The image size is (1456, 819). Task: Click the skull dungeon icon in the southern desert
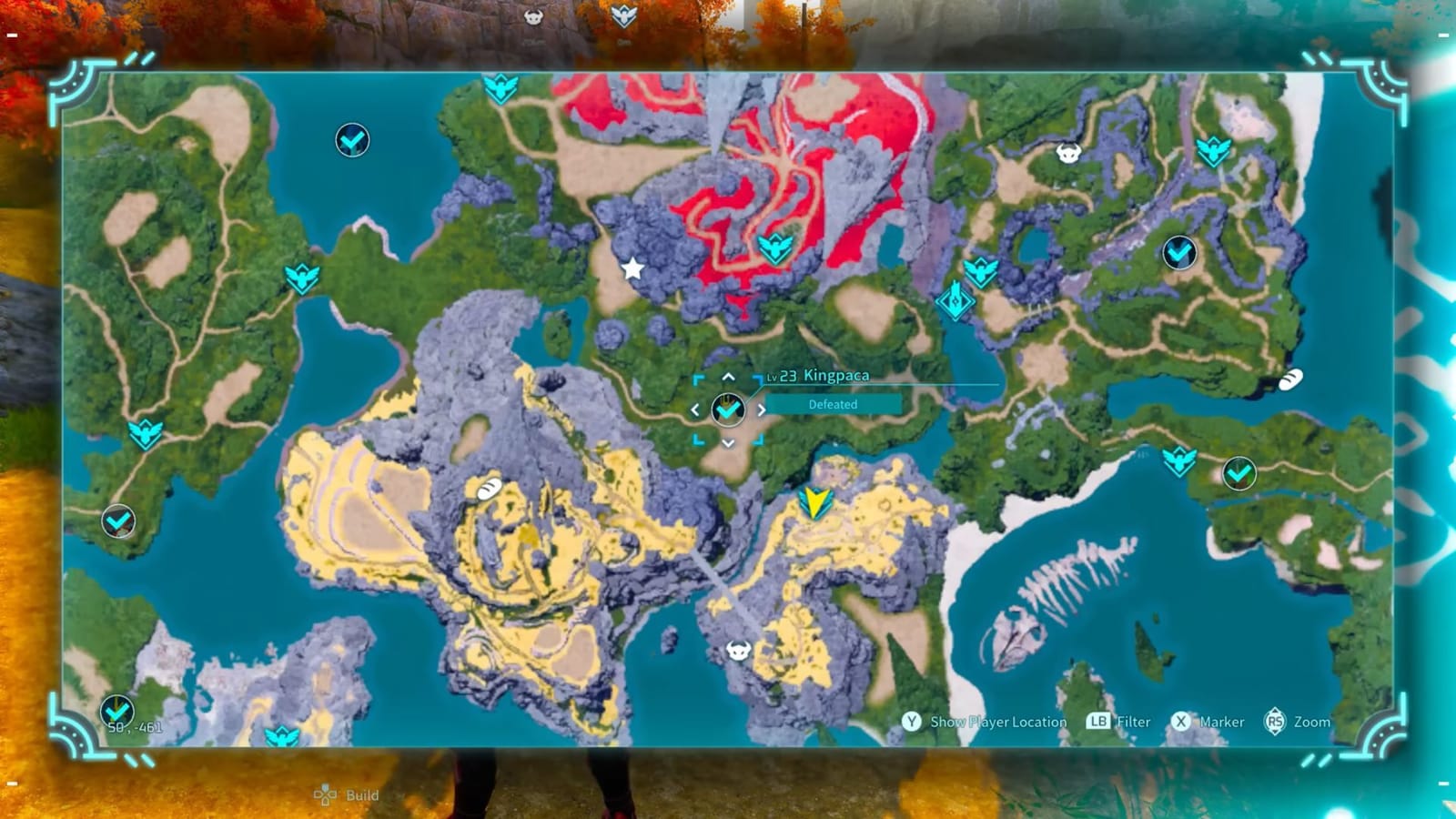click(737, 651)
